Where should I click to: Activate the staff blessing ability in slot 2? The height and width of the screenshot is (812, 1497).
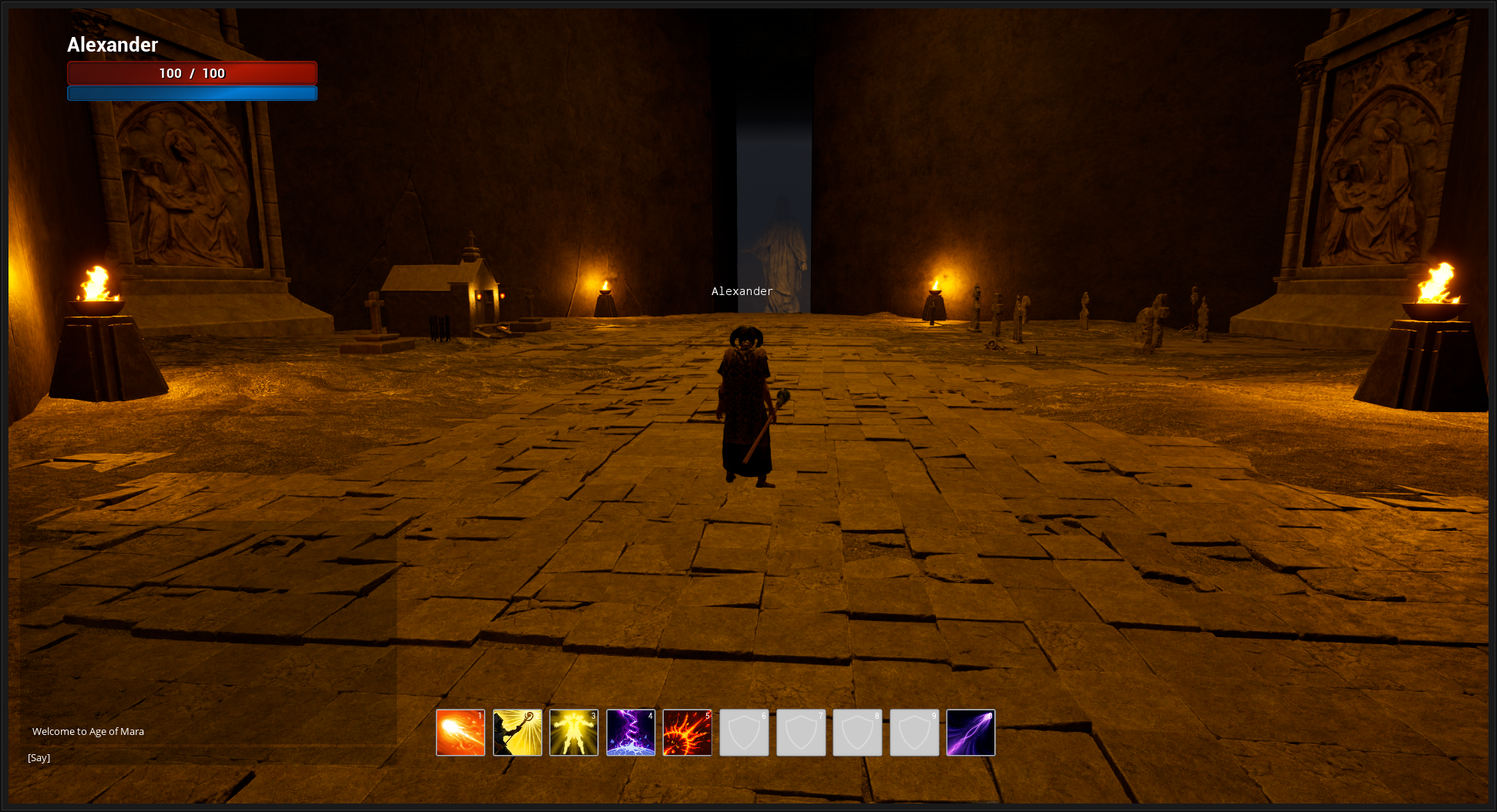517,732
